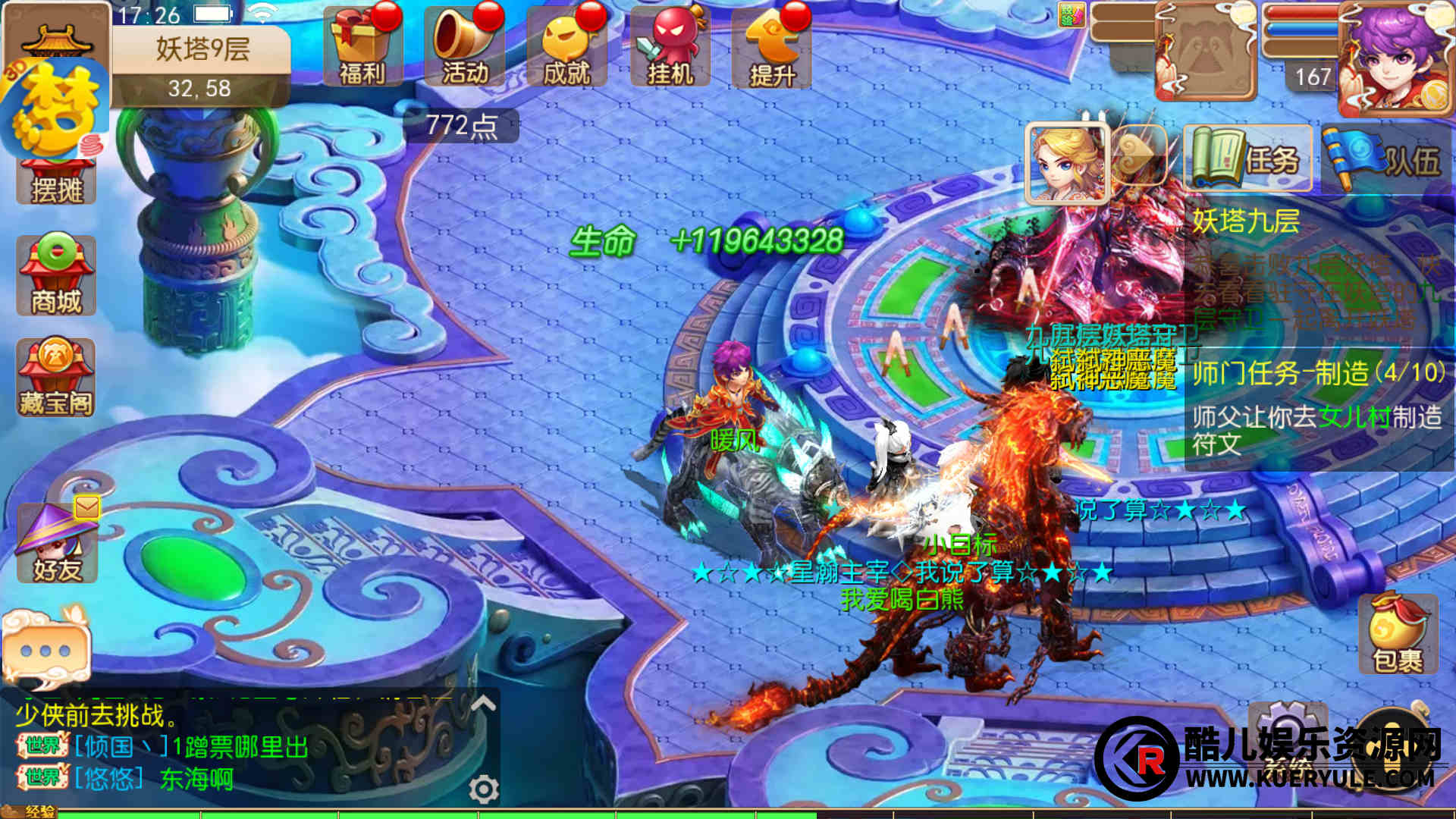The height and width of the screenshot is (819, 1456).
Task: Select the blonde target character portrait
Action: (x=1067, y=163)
